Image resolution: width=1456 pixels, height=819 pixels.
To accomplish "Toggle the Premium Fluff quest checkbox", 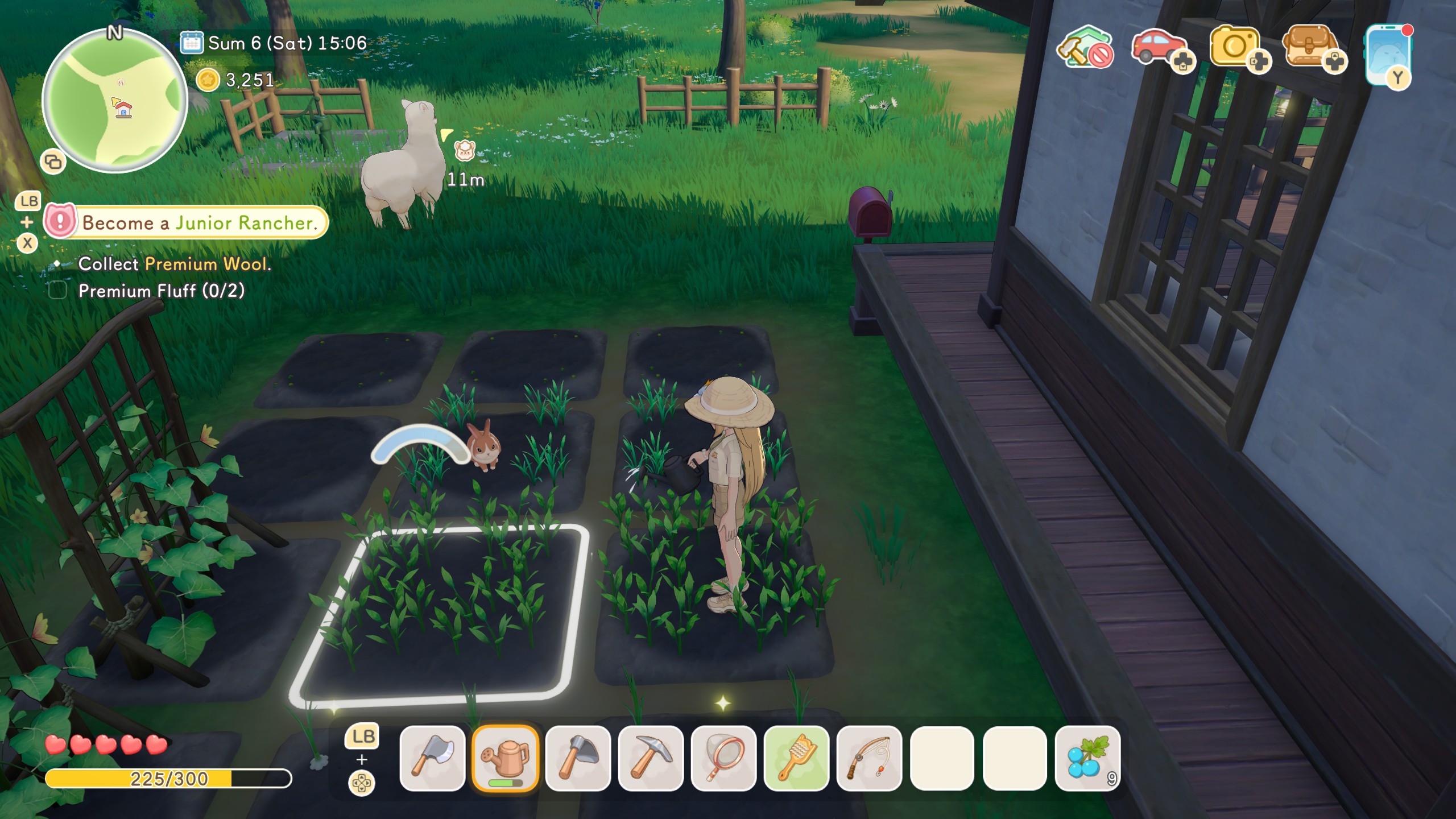I will (59, 291).
